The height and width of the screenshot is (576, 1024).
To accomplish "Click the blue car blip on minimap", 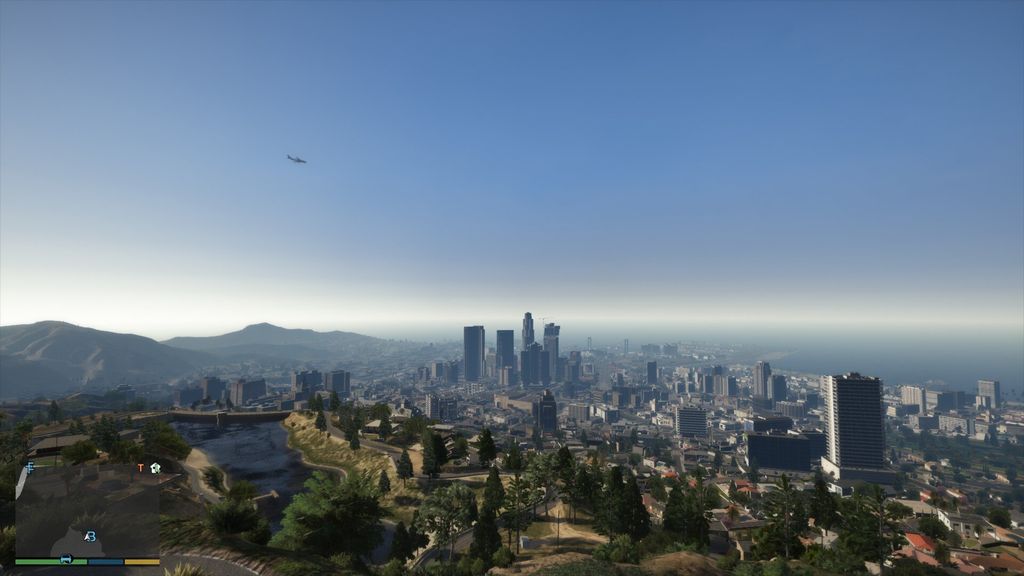I will 66,559.
